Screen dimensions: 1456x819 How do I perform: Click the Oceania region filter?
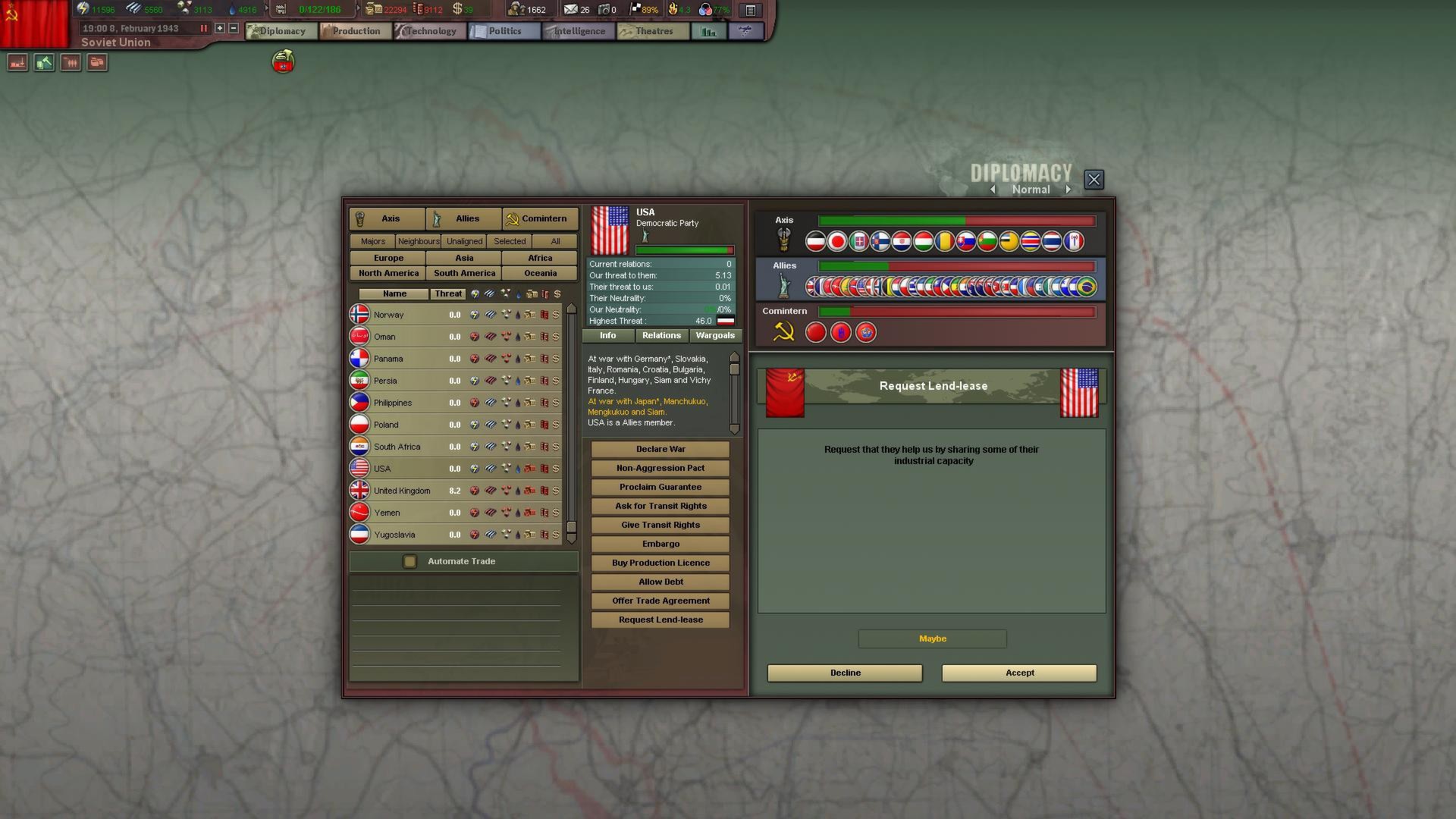539,272
